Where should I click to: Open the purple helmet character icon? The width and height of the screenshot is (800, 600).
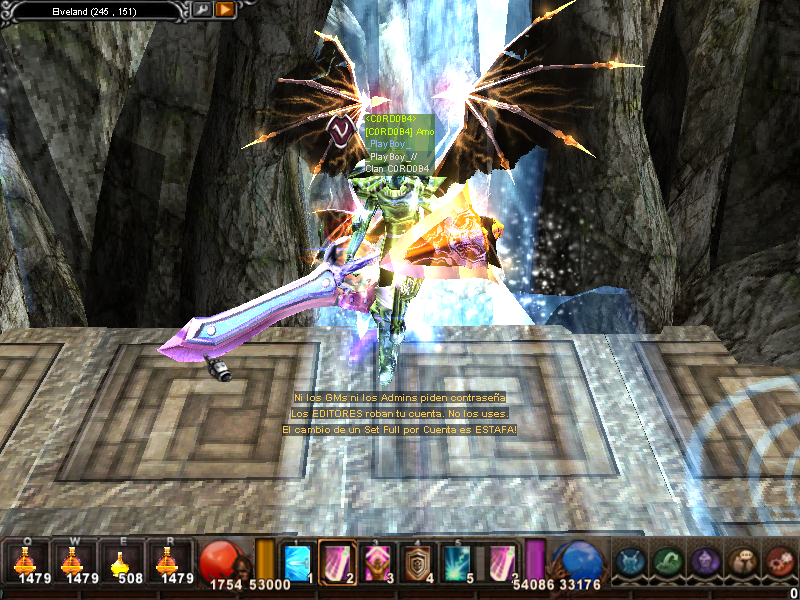[x=705, y=561]
